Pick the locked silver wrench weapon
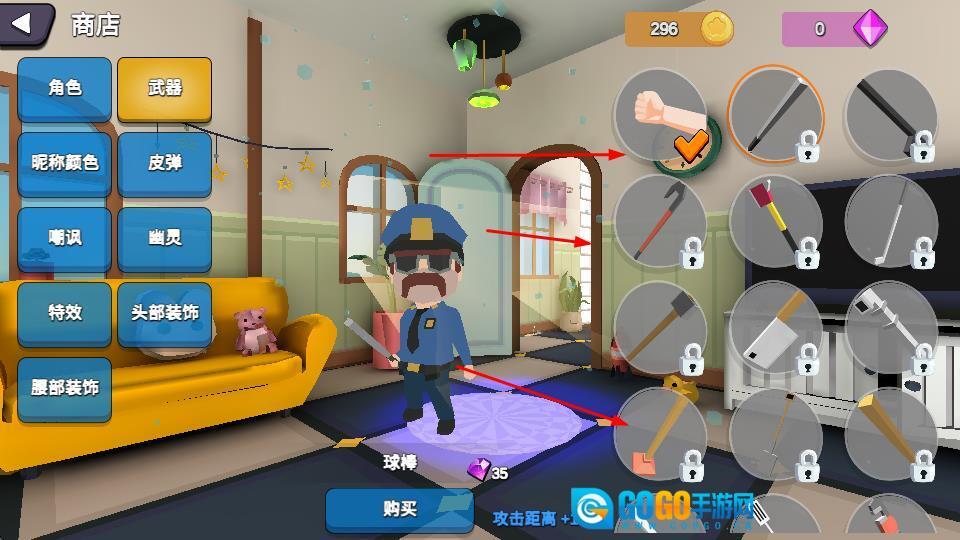 (x=890, y=328)
